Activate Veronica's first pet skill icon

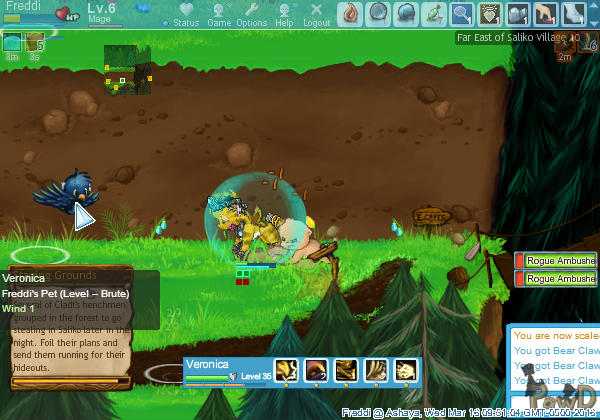coord(286,369)
